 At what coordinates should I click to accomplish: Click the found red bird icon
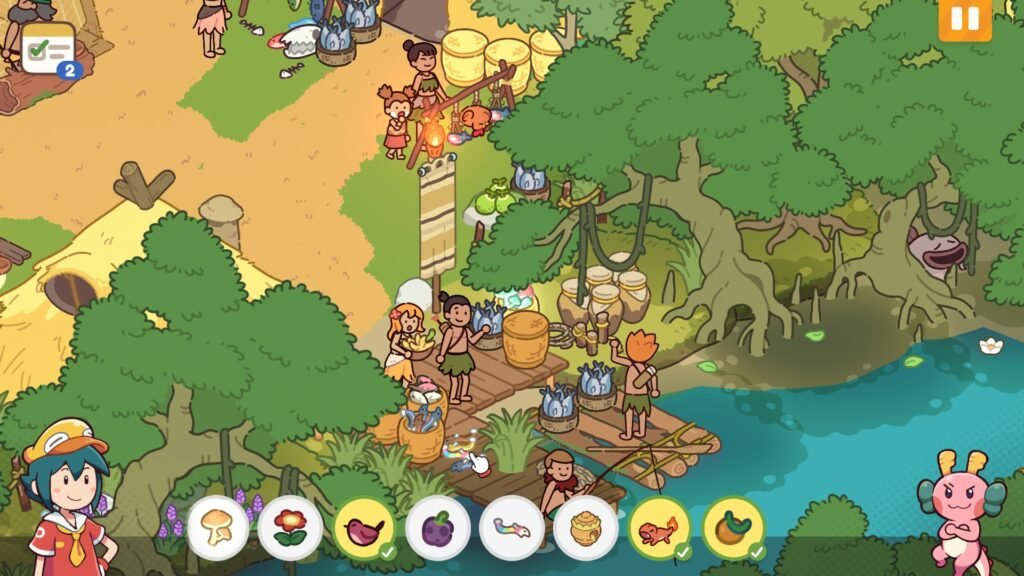click(x=363, y=527)
